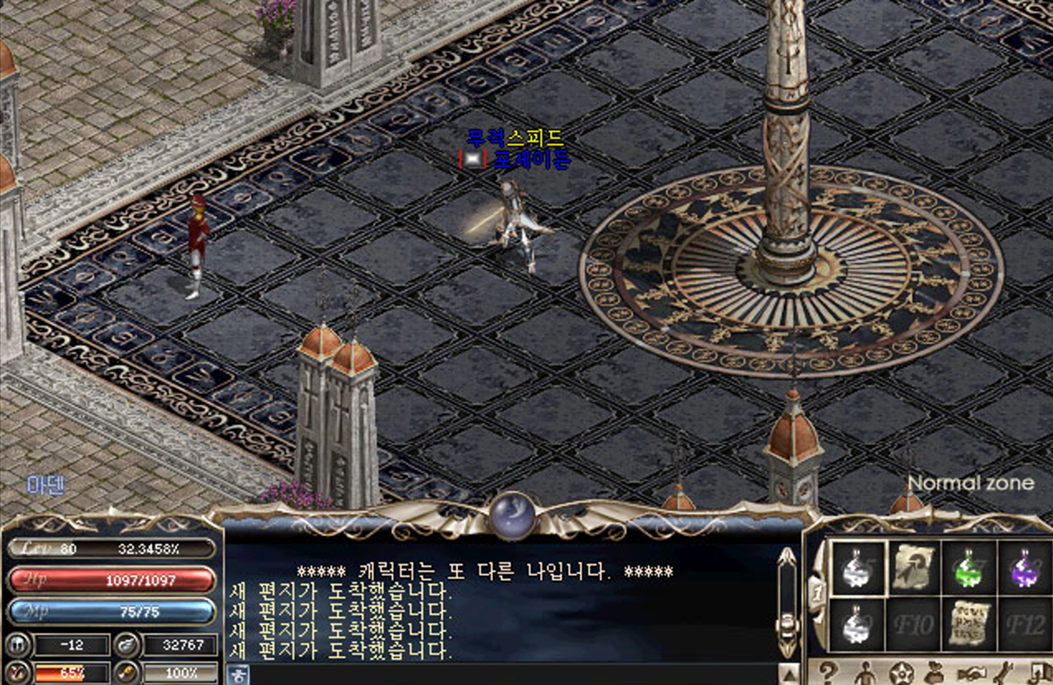Click the chat scroll arrow at bottom
Screen dimensions: 1053x685
coord(789,673)
